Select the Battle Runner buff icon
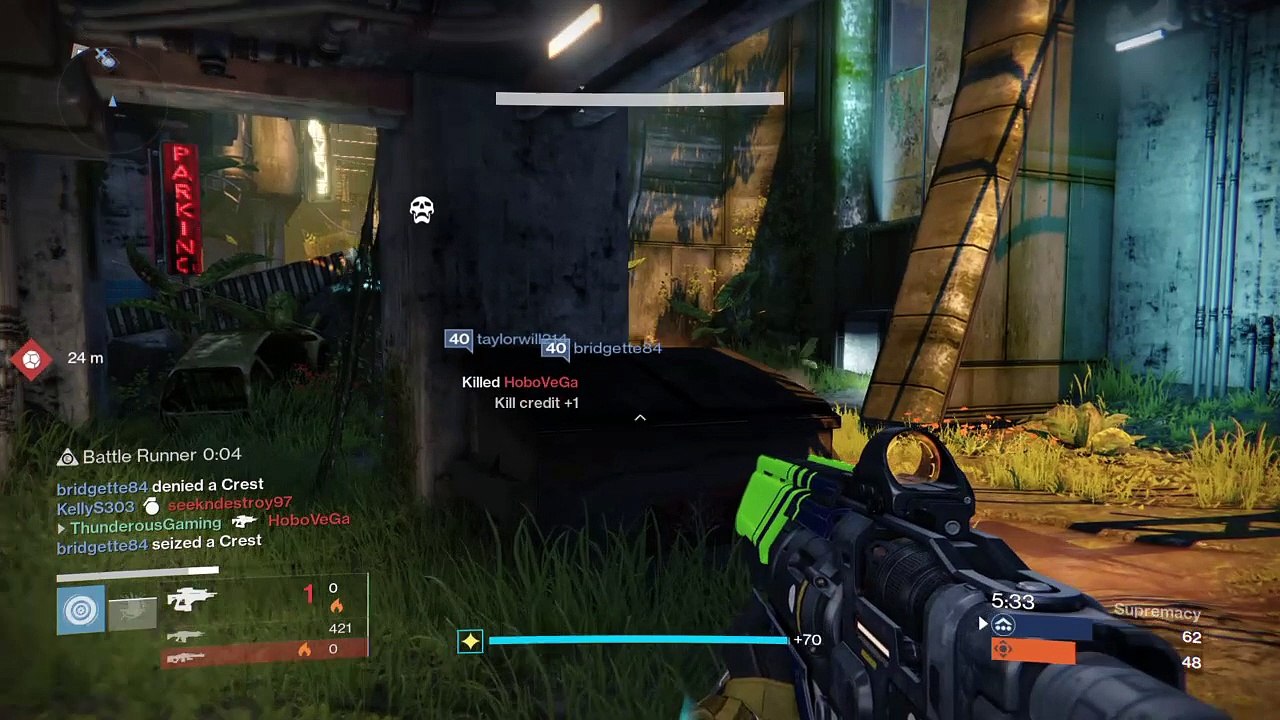 click(67, 457)
